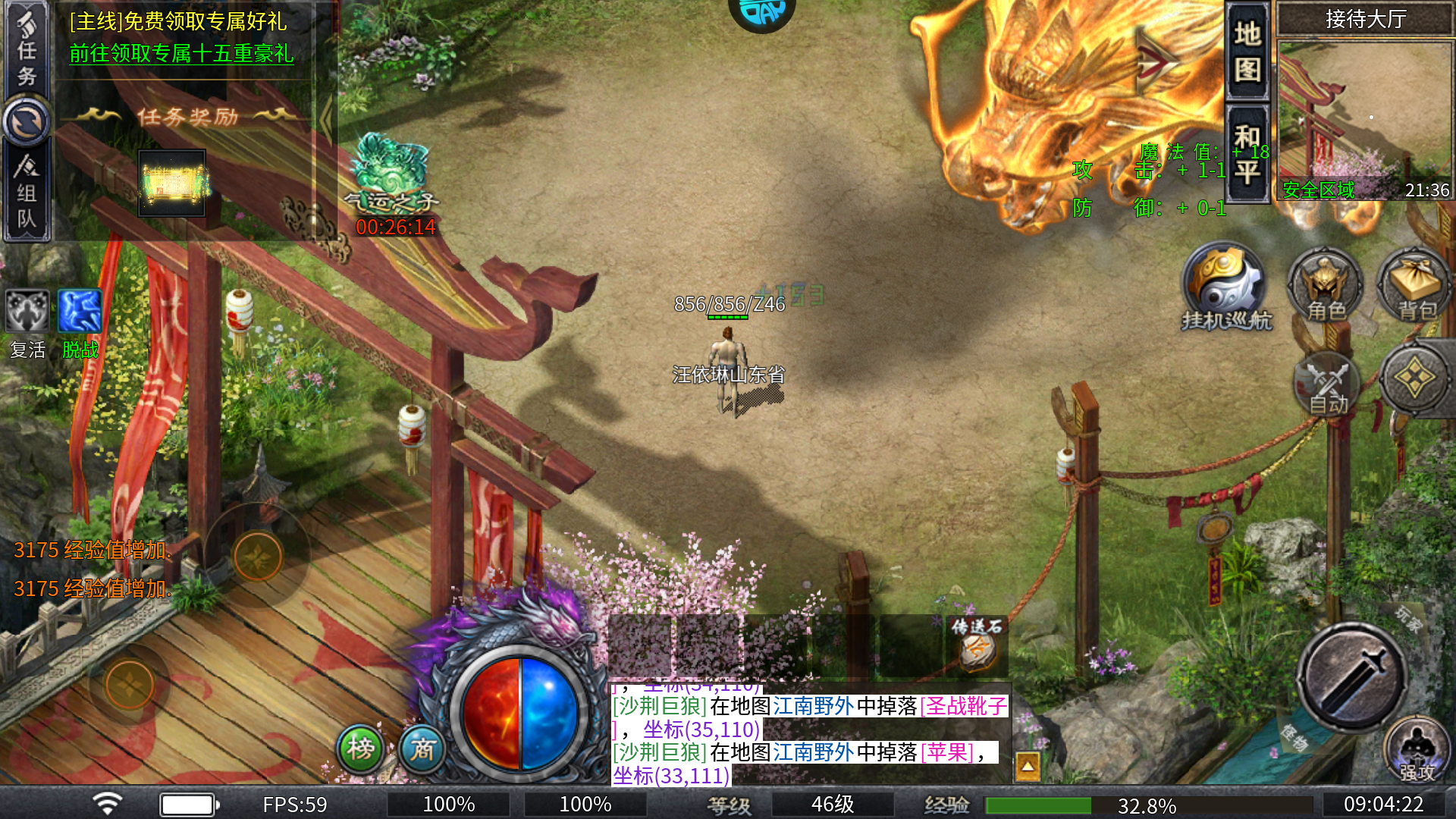This screenshot has width=1456, height=819.
Task: Tap the sword basic attack button
Action: pos(1351,677)
